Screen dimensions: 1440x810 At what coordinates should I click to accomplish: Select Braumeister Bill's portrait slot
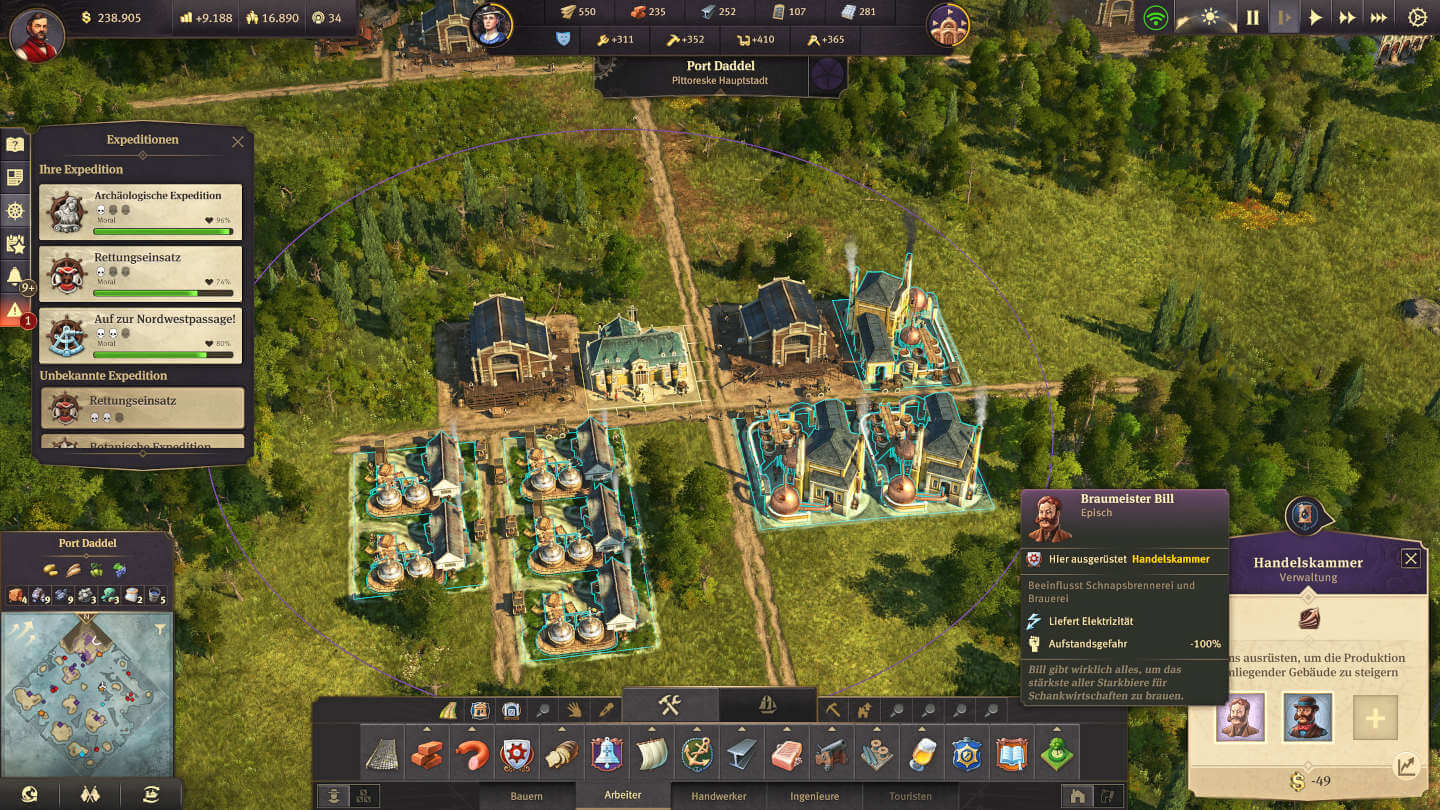(x=1240, y=718)
